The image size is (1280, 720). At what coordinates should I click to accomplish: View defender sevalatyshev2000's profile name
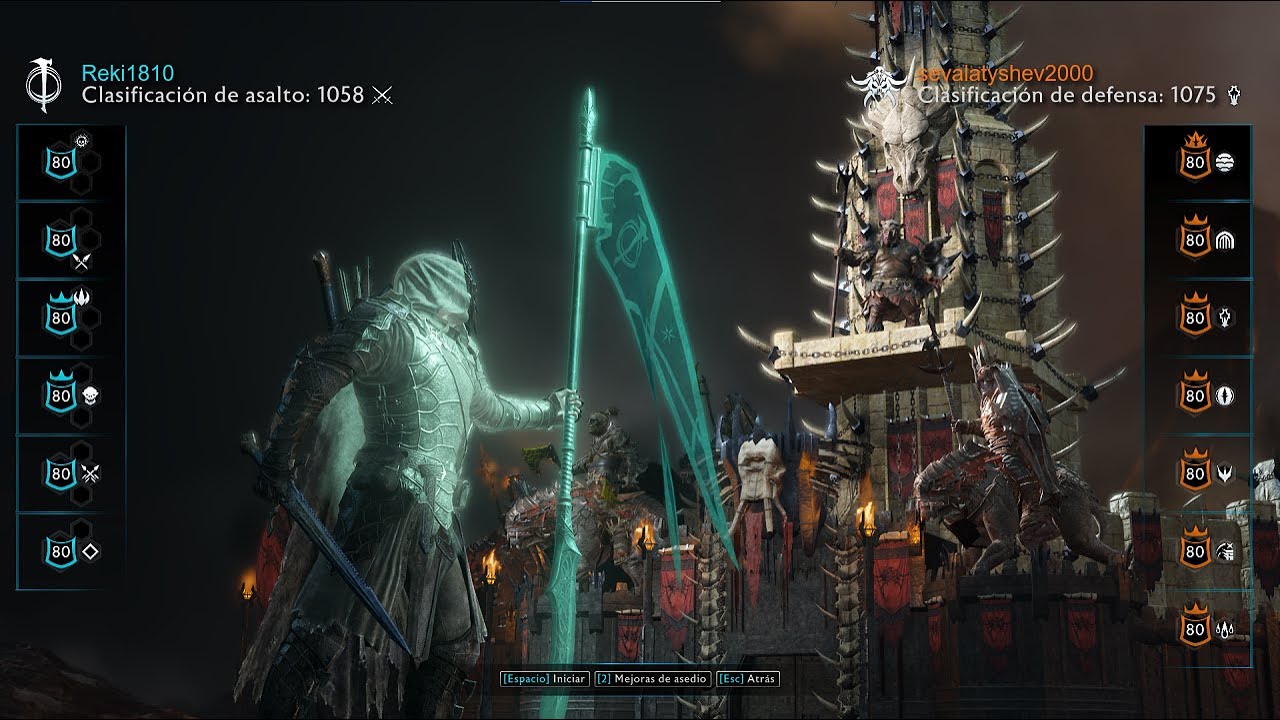pos(1005,73)
